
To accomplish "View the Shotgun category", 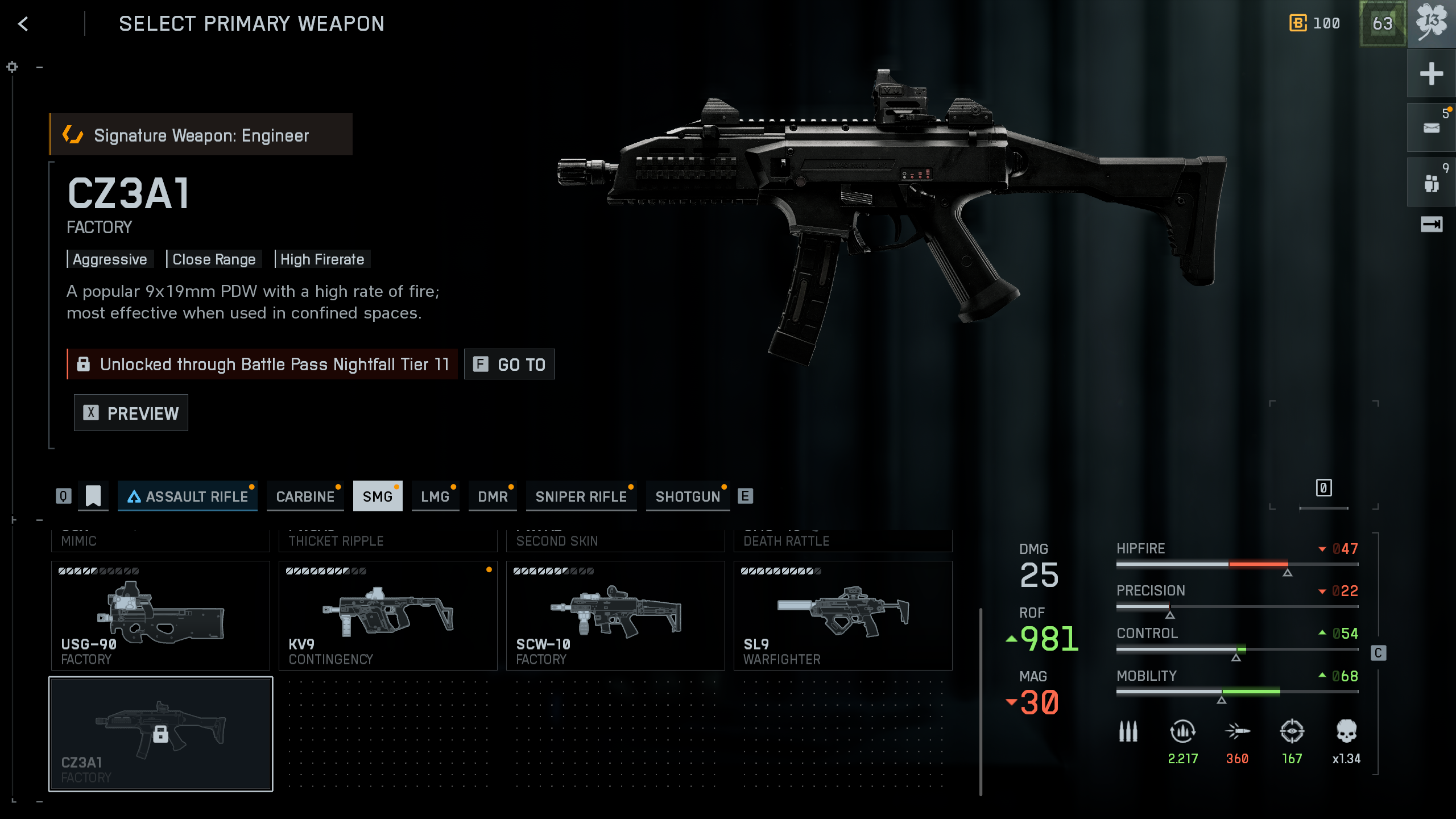I will point(688,497).
